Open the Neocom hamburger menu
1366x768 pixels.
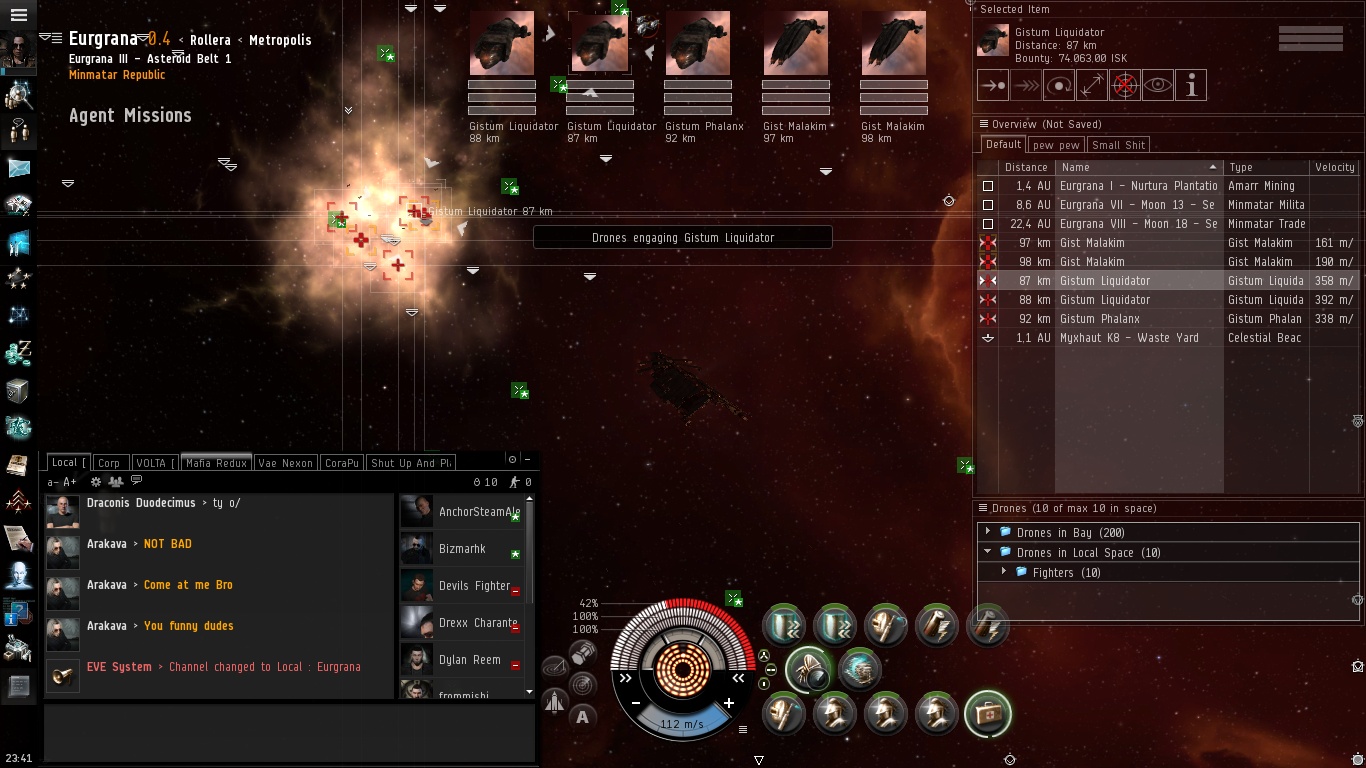(x=18, y=15)
